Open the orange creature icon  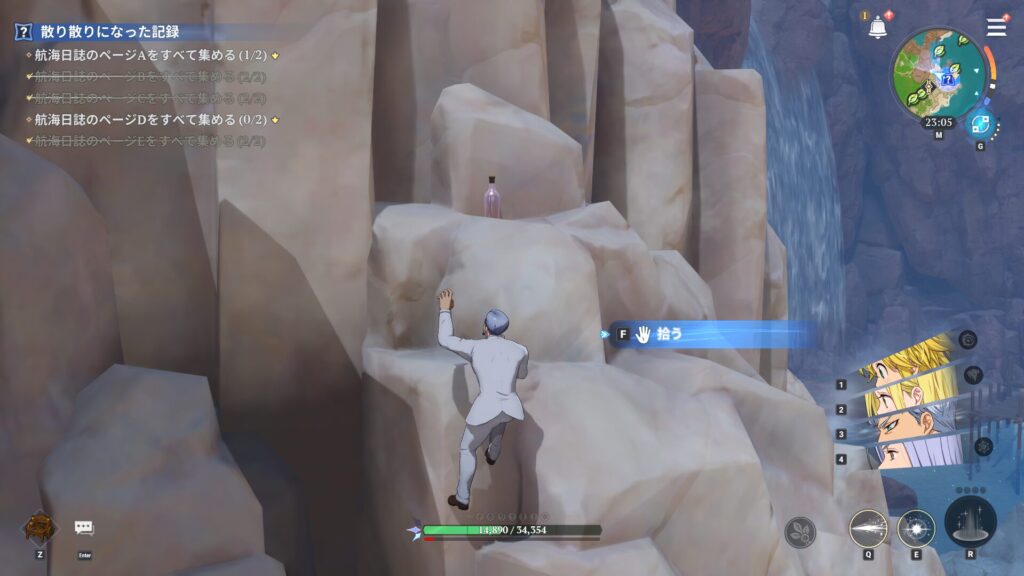click(x=40, y=527)
